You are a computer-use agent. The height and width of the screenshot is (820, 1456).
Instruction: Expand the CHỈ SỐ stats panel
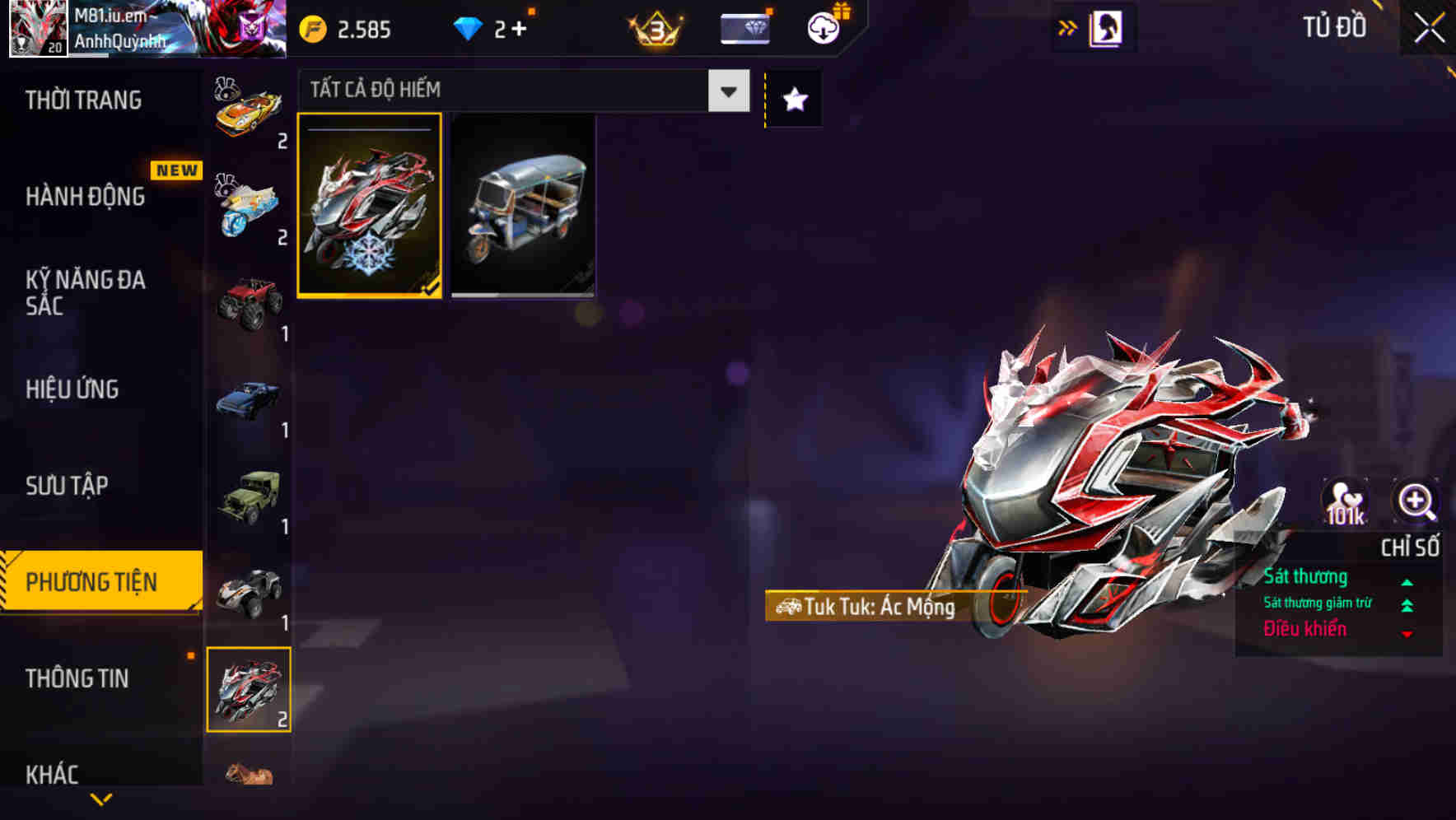(1410, 547)
